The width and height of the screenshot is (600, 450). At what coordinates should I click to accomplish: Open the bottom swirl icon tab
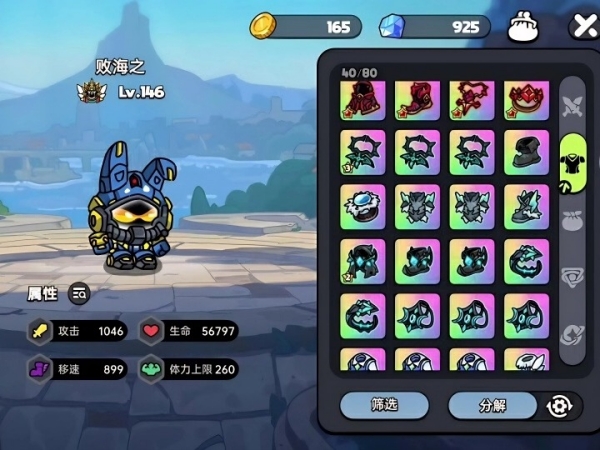(572, 334)
